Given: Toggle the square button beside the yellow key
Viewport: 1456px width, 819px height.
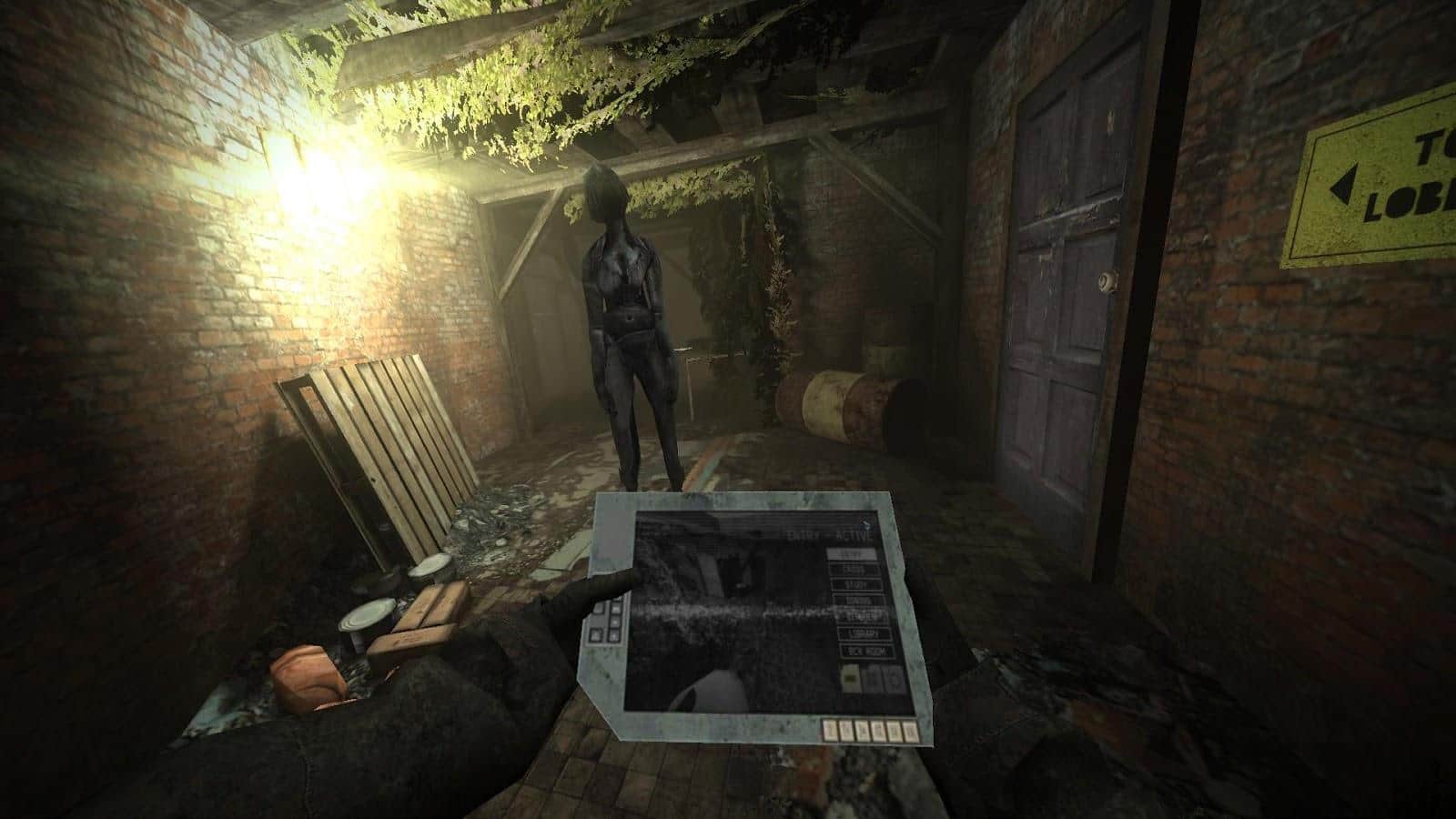Looking at the screenshot, I should (x=873, y=677).
